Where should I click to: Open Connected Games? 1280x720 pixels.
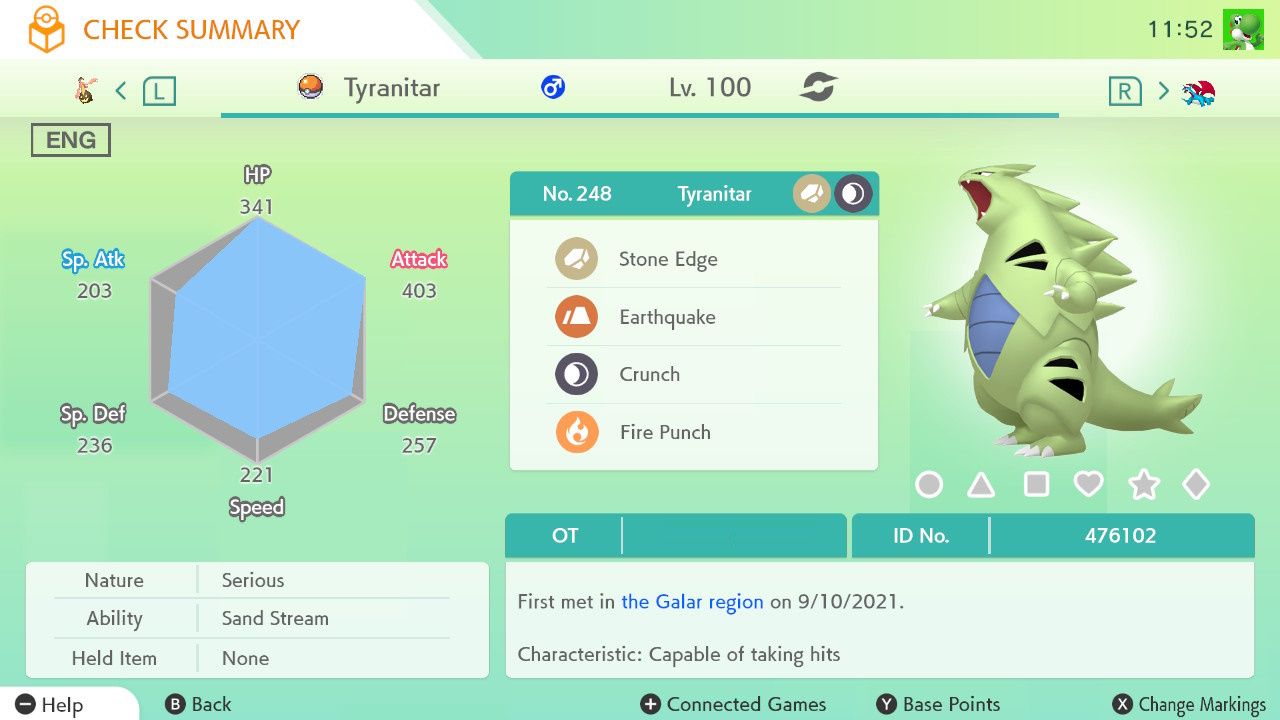click(x=734, y=705)
